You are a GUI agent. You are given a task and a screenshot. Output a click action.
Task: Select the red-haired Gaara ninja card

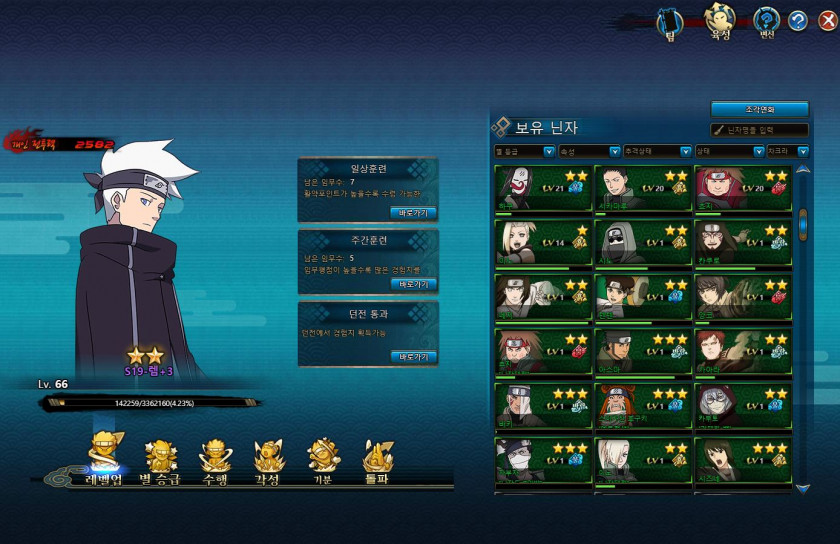(742, 350)
